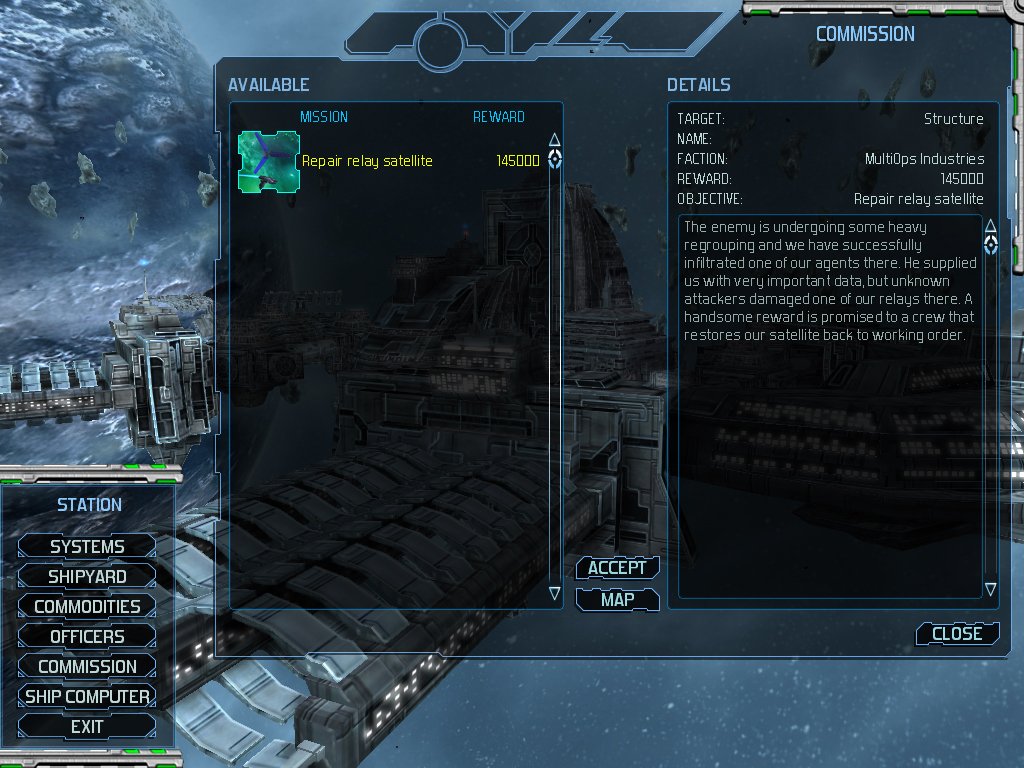View the Officers screen
1024x768 pixels.
(x=87, y=636)
